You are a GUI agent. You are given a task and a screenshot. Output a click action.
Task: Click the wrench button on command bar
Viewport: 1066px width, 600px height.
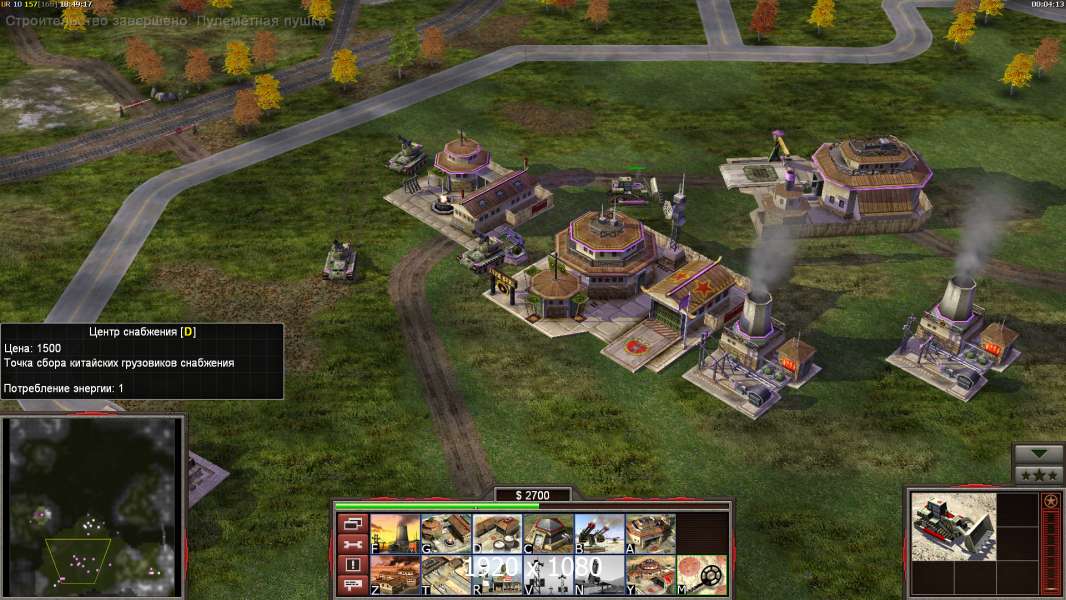tap(351, 544)
